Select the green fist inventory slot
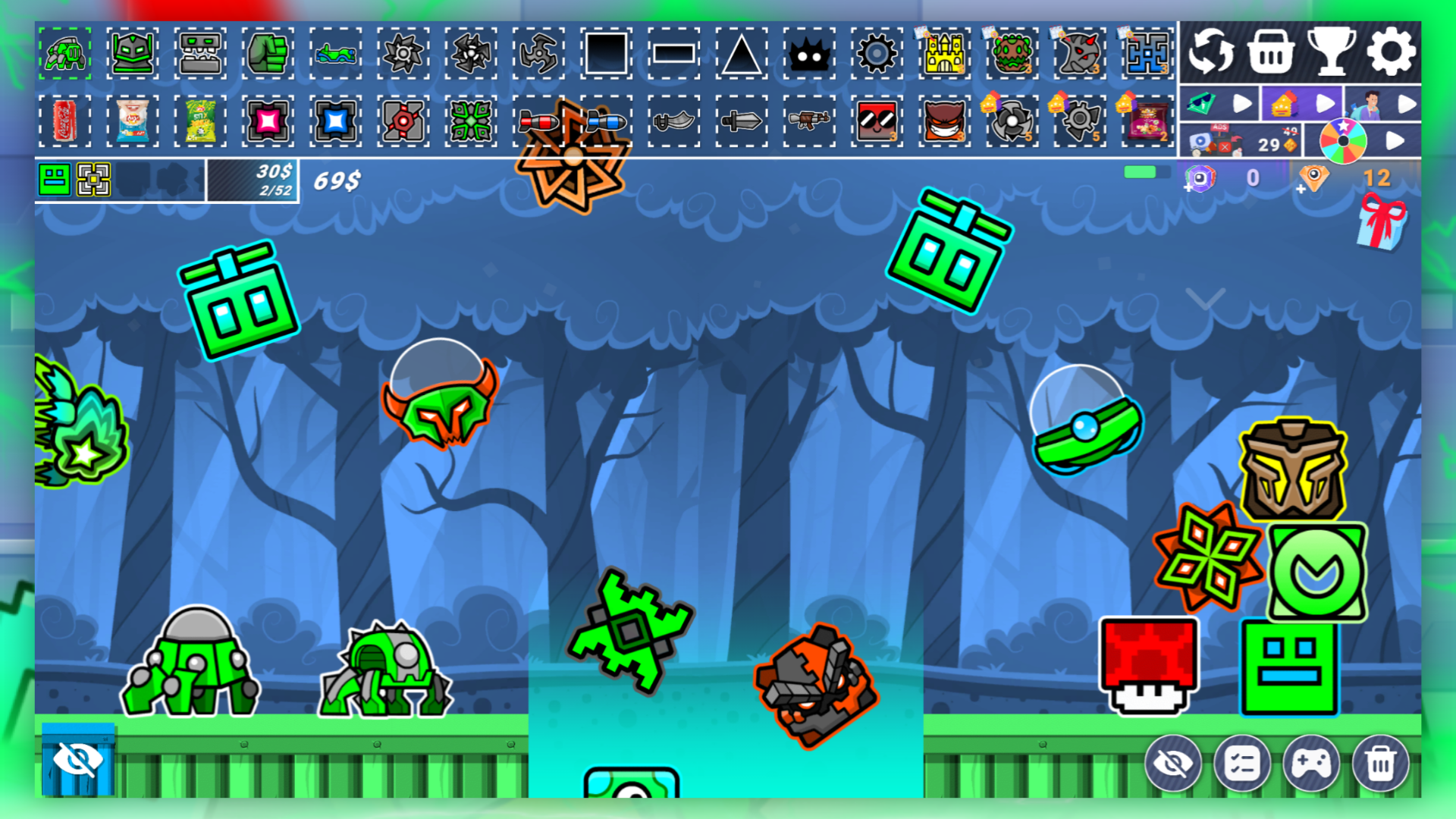The image size is (1456, 819). [268, 53]
